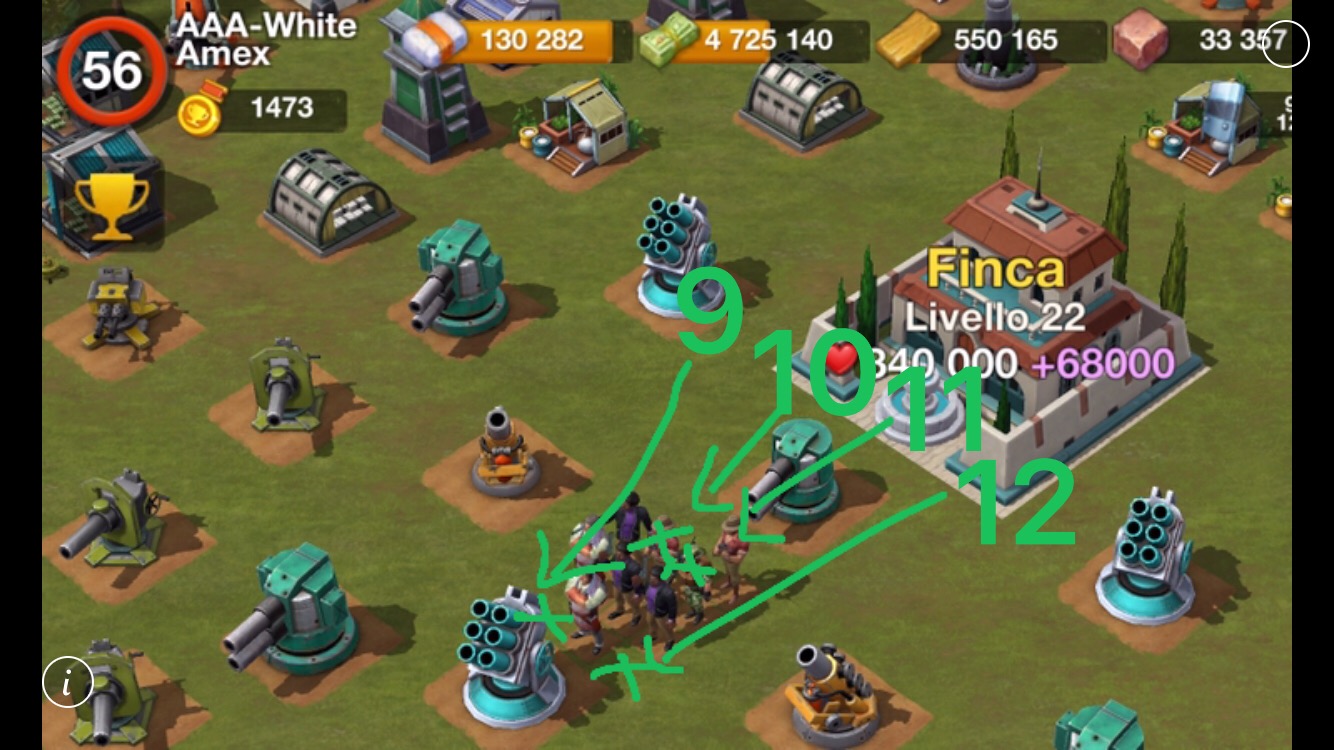Click the info "i" circle button
Image resolution: width=1334 pixels, height=750 pixels.
pos(68,683)
